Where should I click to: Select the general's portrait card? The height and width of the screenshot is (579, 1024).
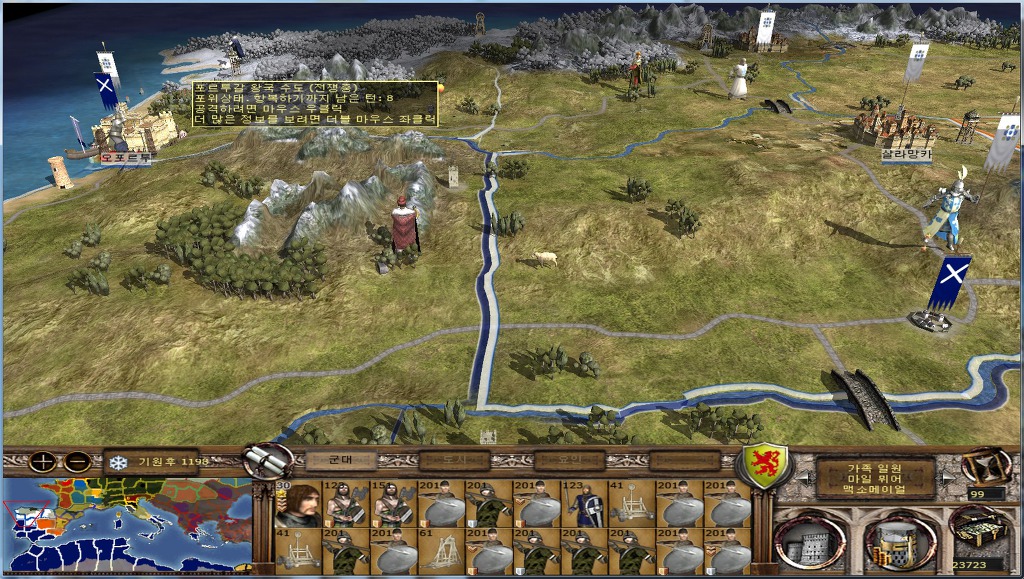[298, 503]
